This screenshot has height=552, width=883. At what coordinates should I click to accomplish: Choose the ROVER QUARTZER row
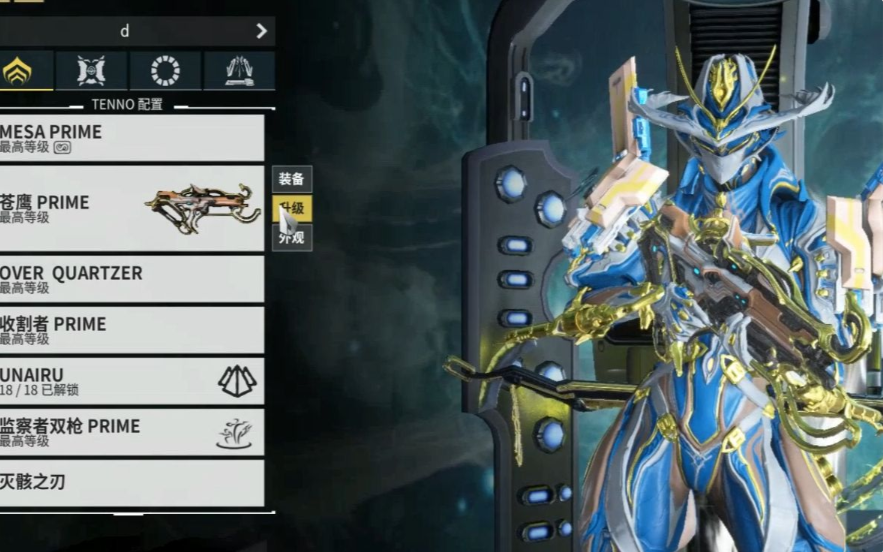point(130,279)
